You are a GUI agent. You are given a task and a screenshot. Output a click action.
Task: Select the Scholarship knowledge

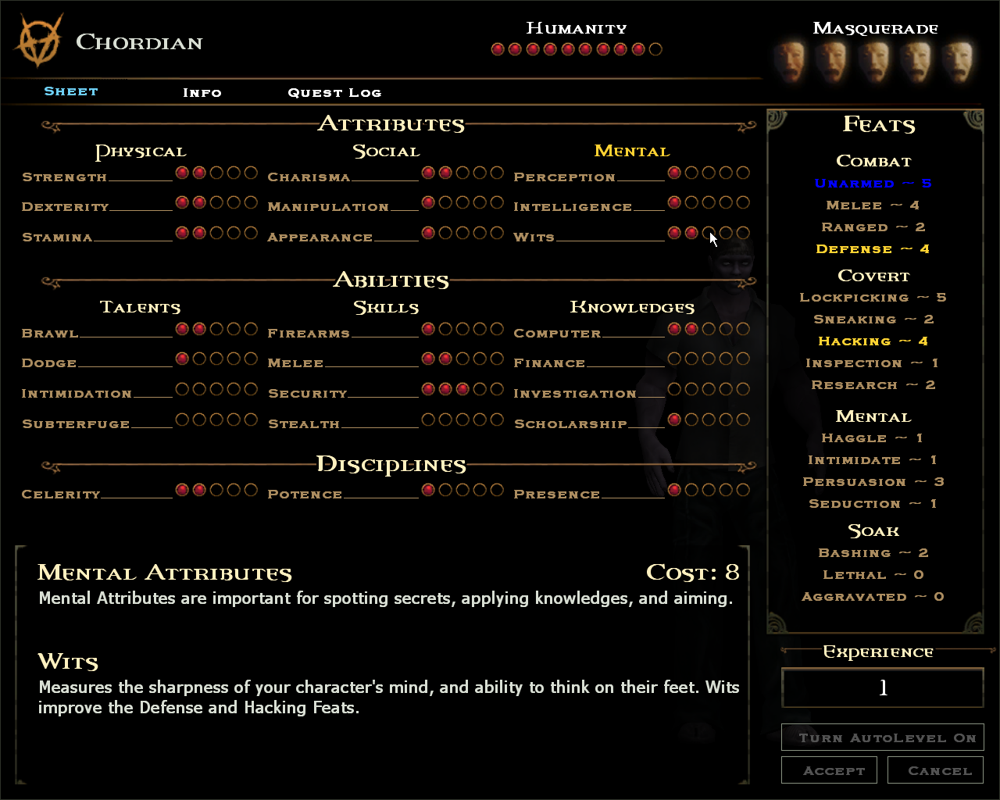click(570, 424)
